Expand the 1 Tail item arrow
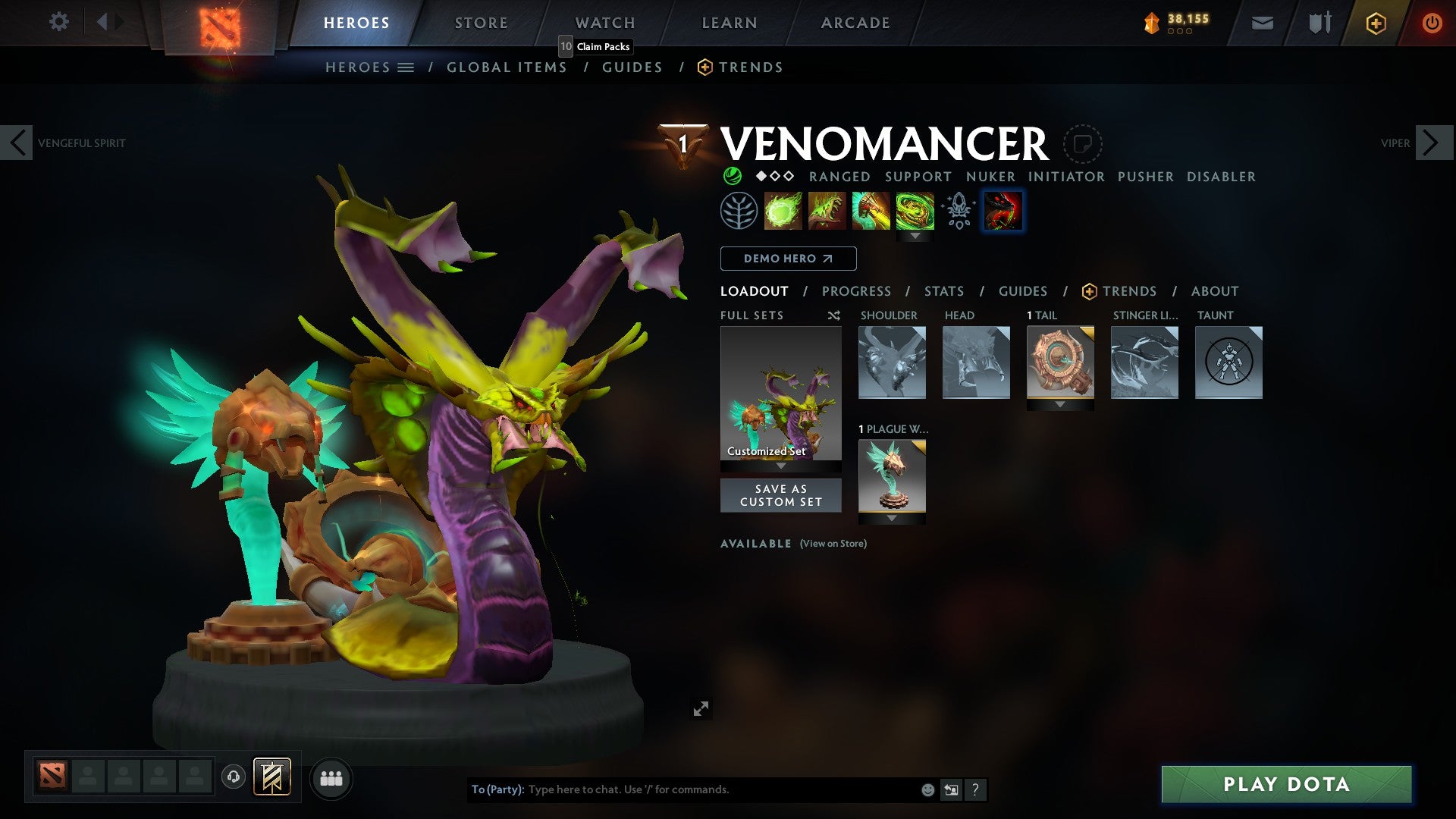The height and width of the screenshot is (819, 1456). 1061,404
